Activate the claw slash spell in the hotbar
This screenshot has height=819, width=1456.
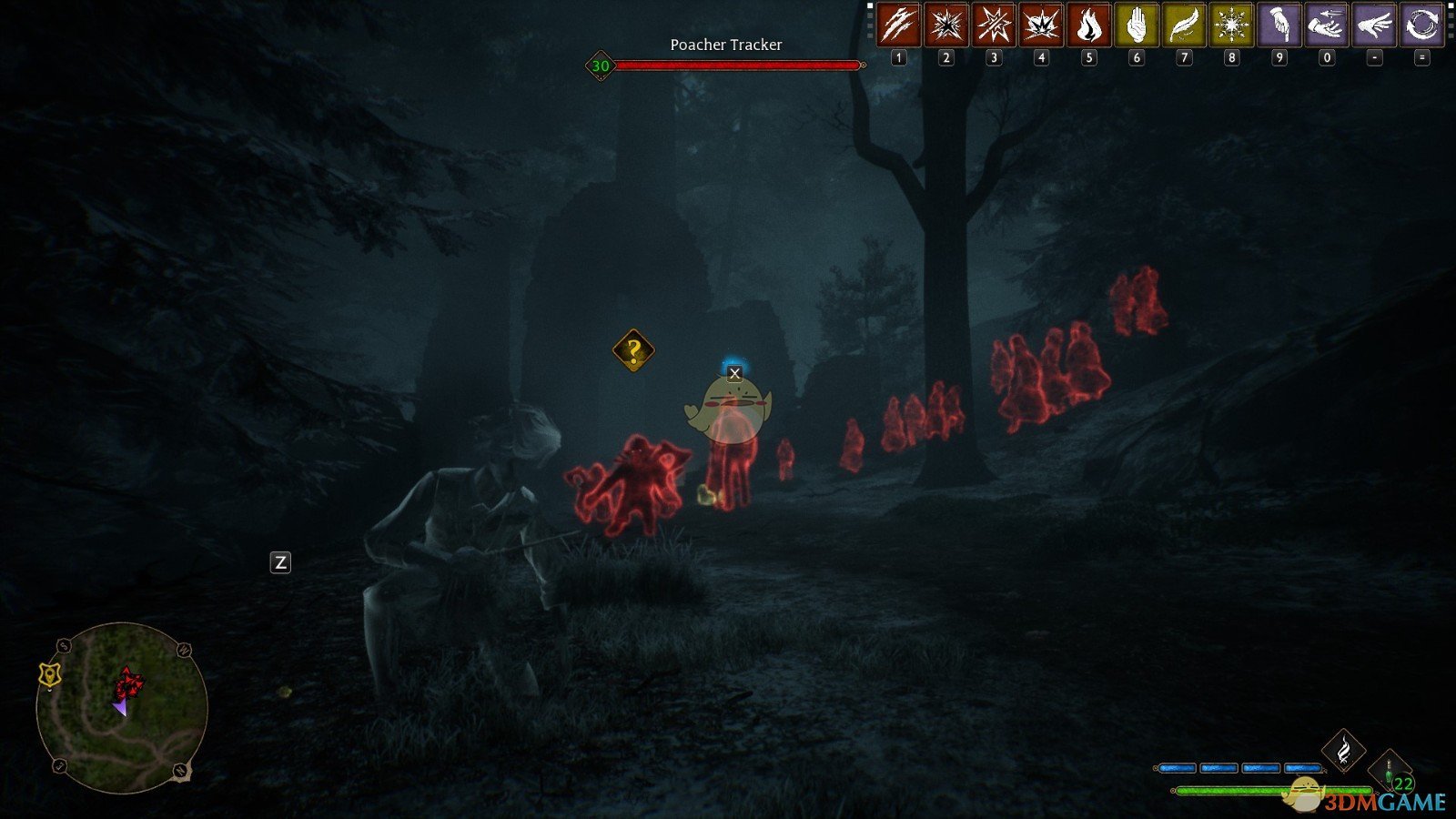coord(898,25)
